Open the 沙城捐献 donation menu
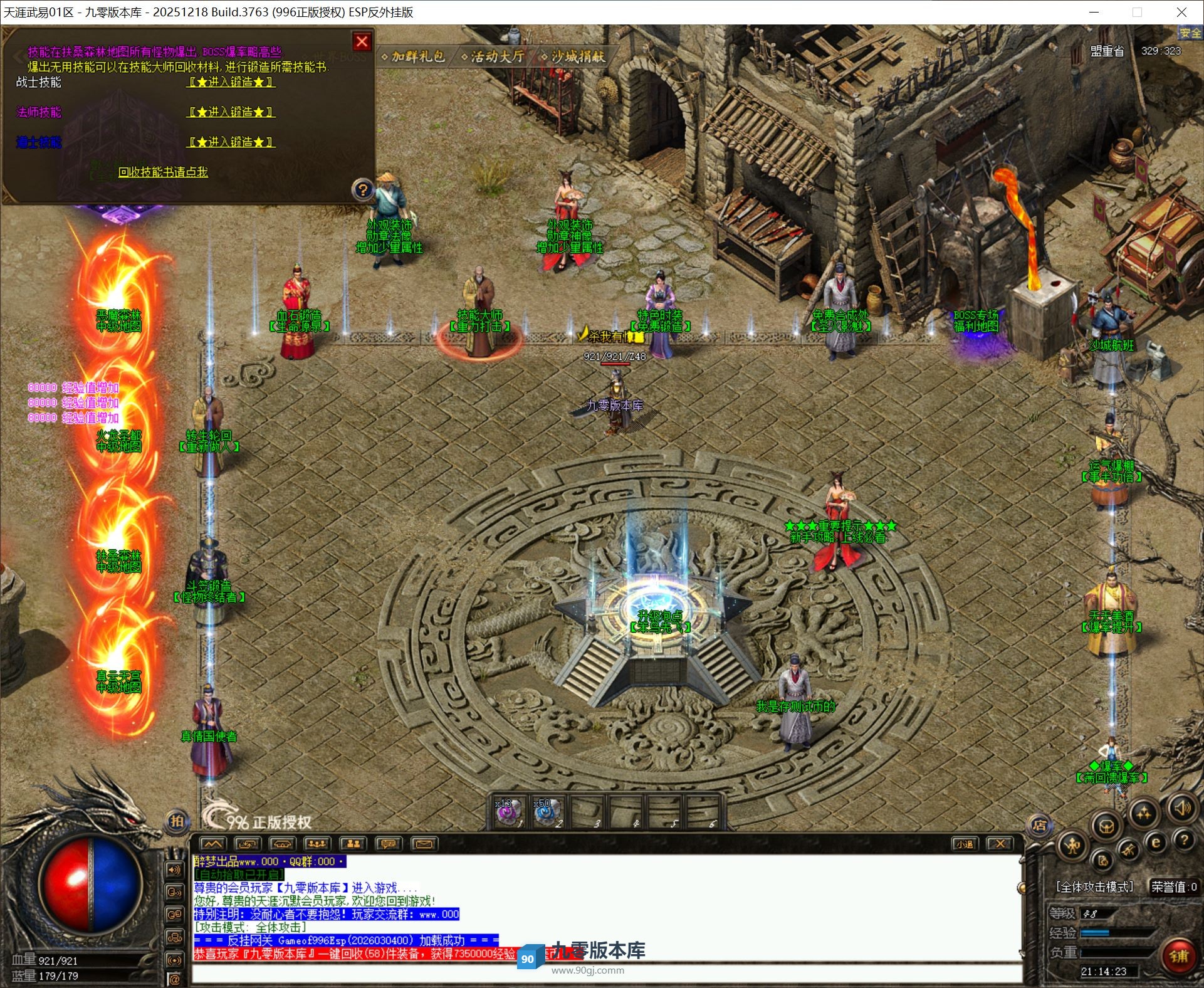The width and height of the screenshot is (1204, 988). 573,56
